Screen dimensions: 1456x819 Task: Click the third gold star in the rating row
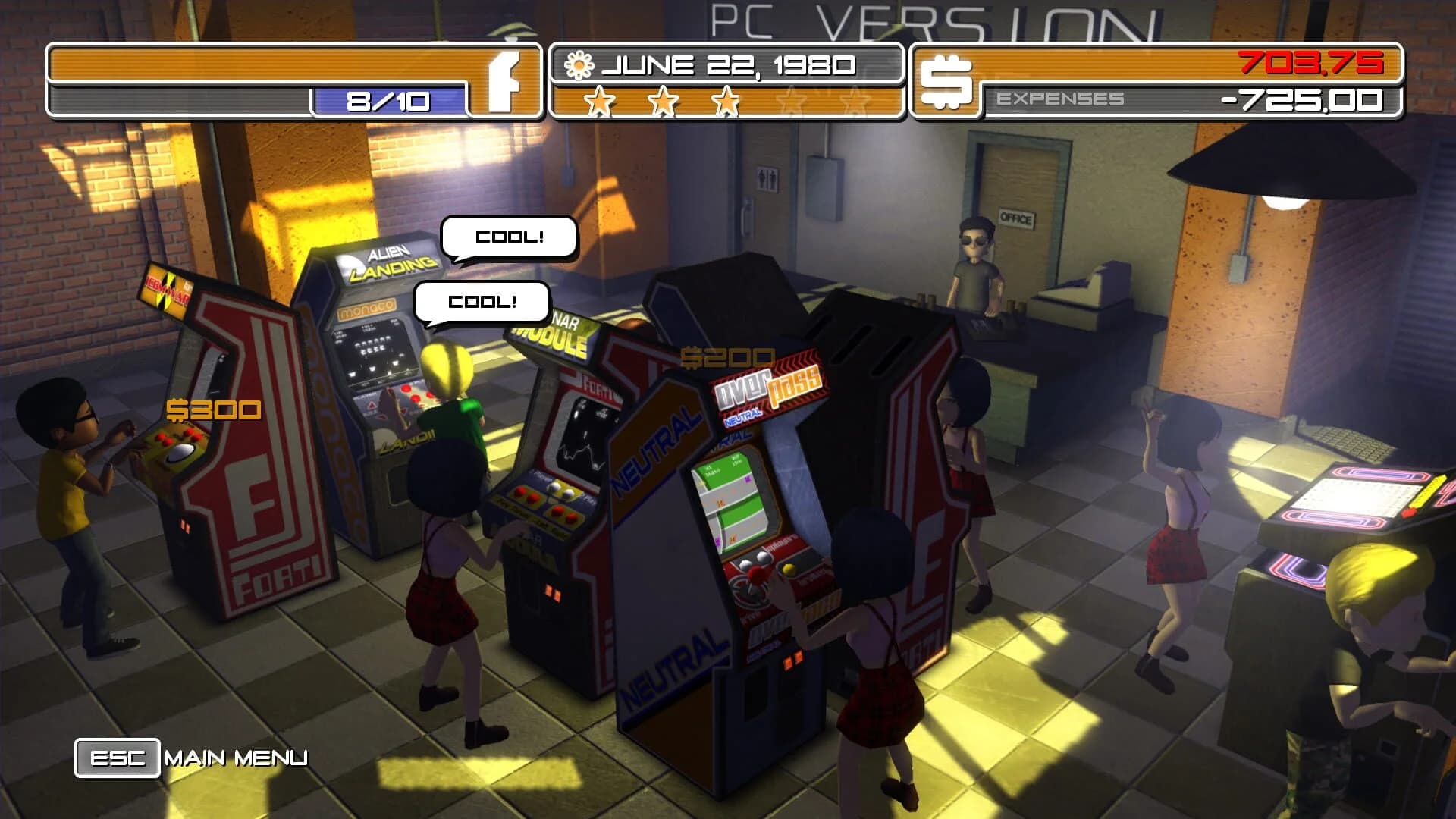pyautogui.click(x=726, y=100)
